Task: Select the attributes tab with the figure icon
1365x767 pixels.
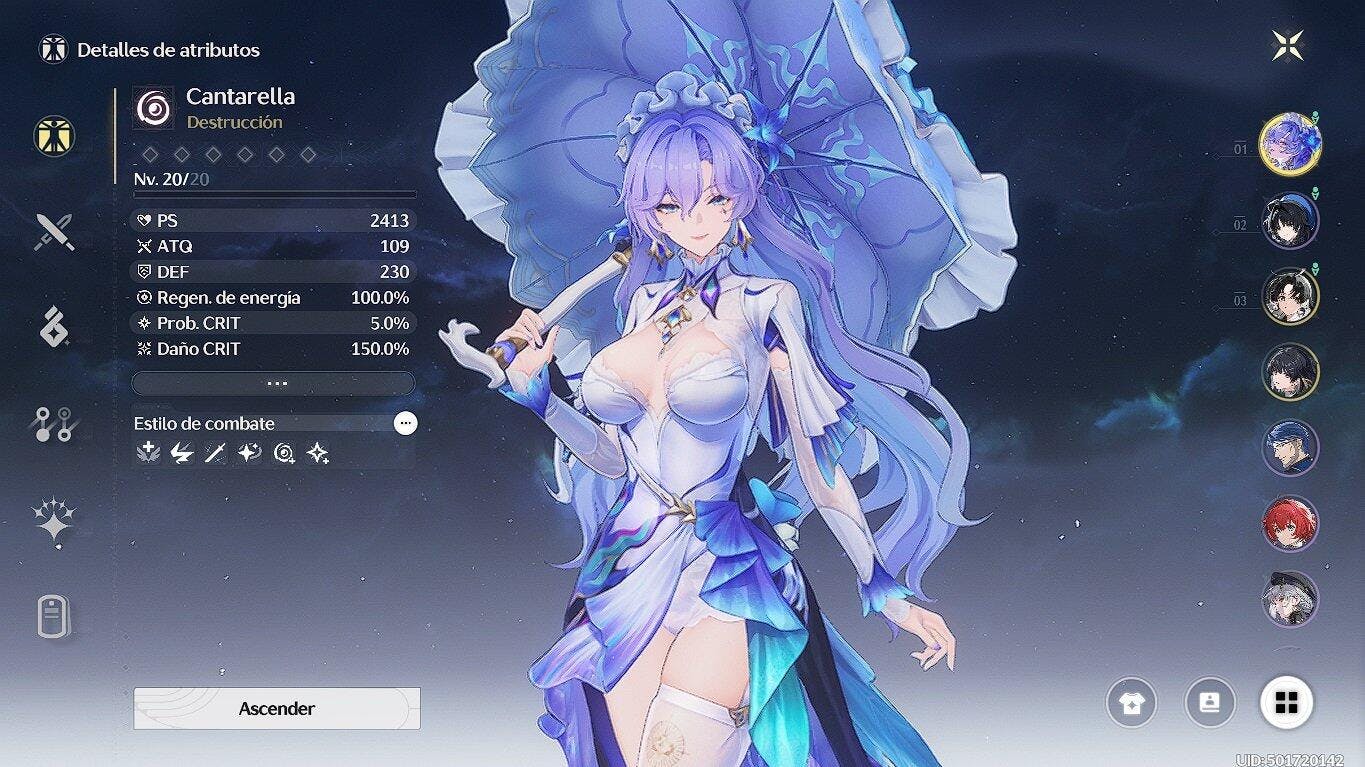Action: [54, 135]
